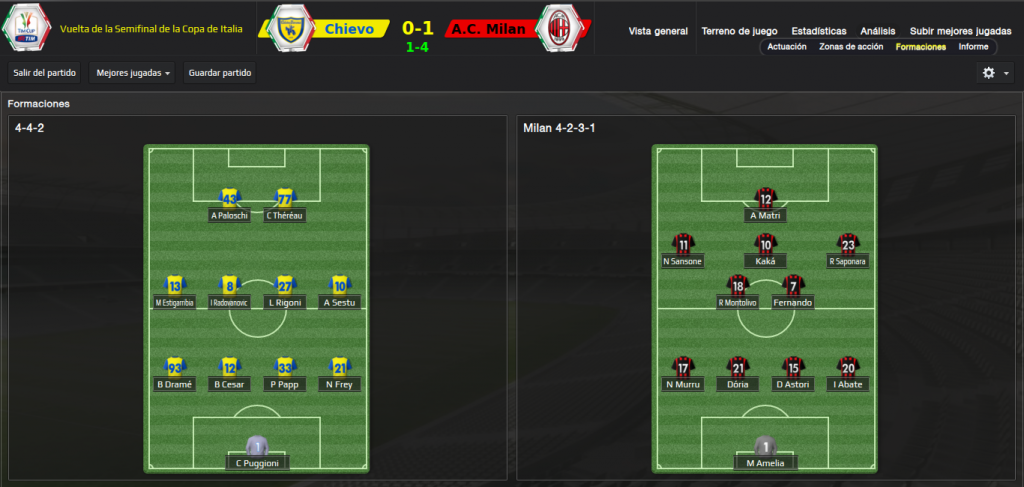Select Milan forward A Matri
Viewport: 1024px width, 487px height.
[x=765, y=206]
